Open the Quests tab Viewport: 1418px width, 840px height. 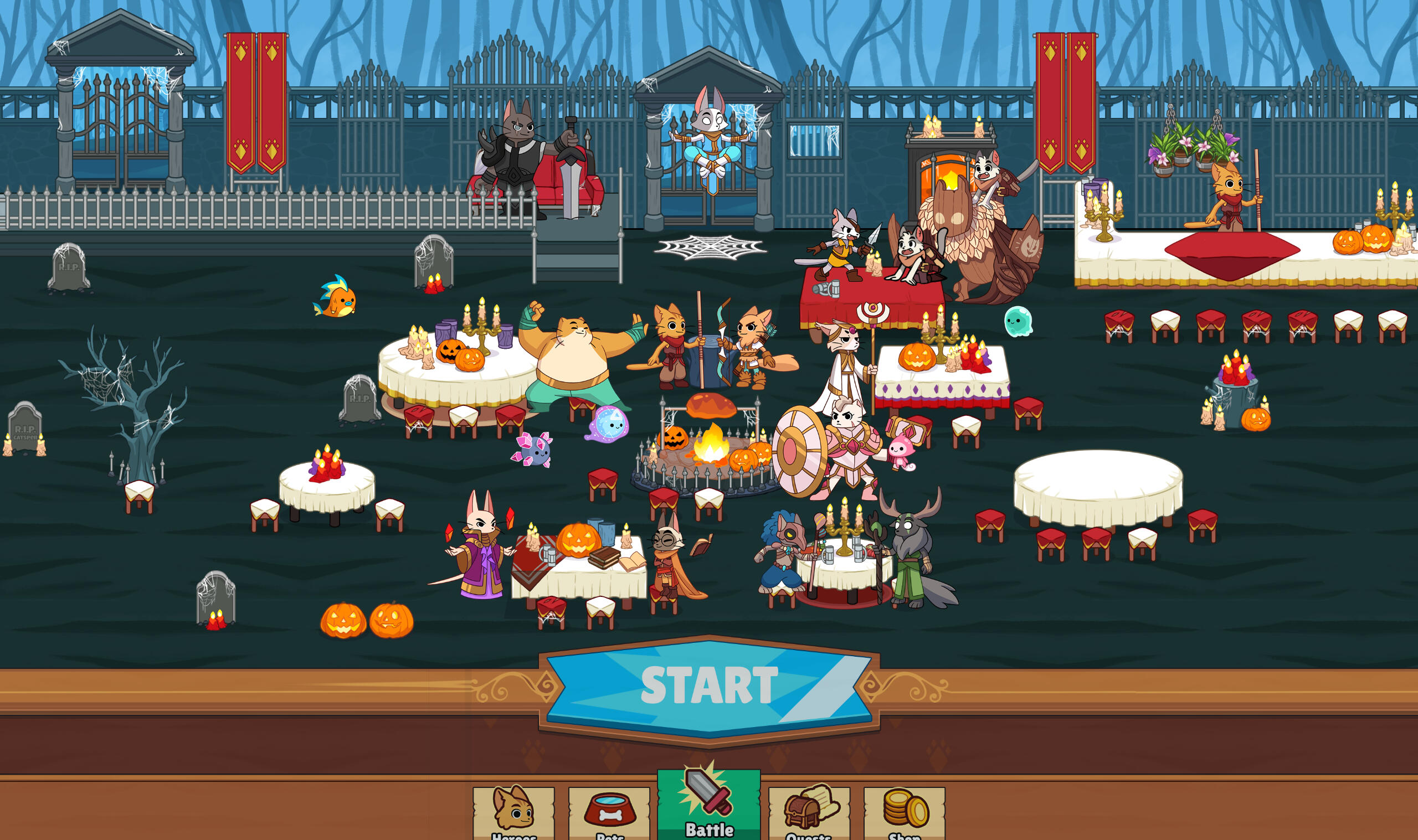click(808, 812)
